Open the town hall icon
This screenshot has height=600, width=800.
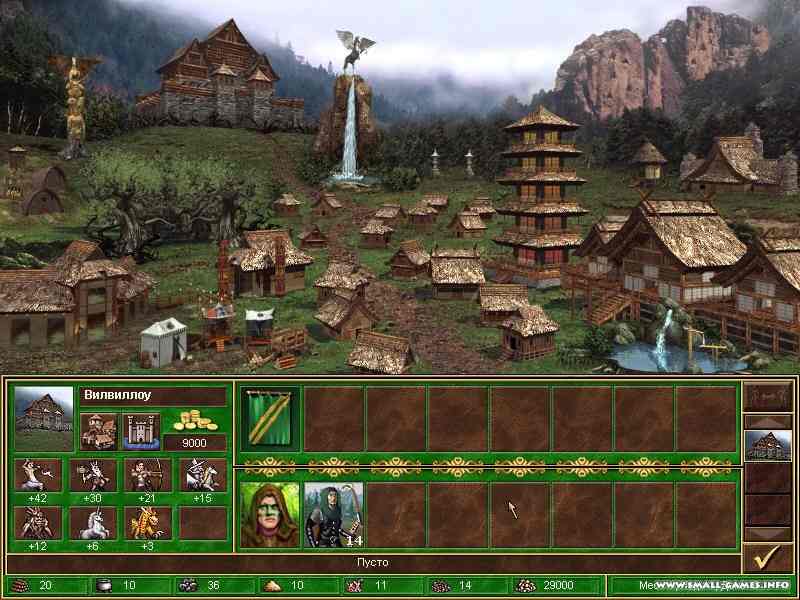pyautogui.click(x=98, y=431)
